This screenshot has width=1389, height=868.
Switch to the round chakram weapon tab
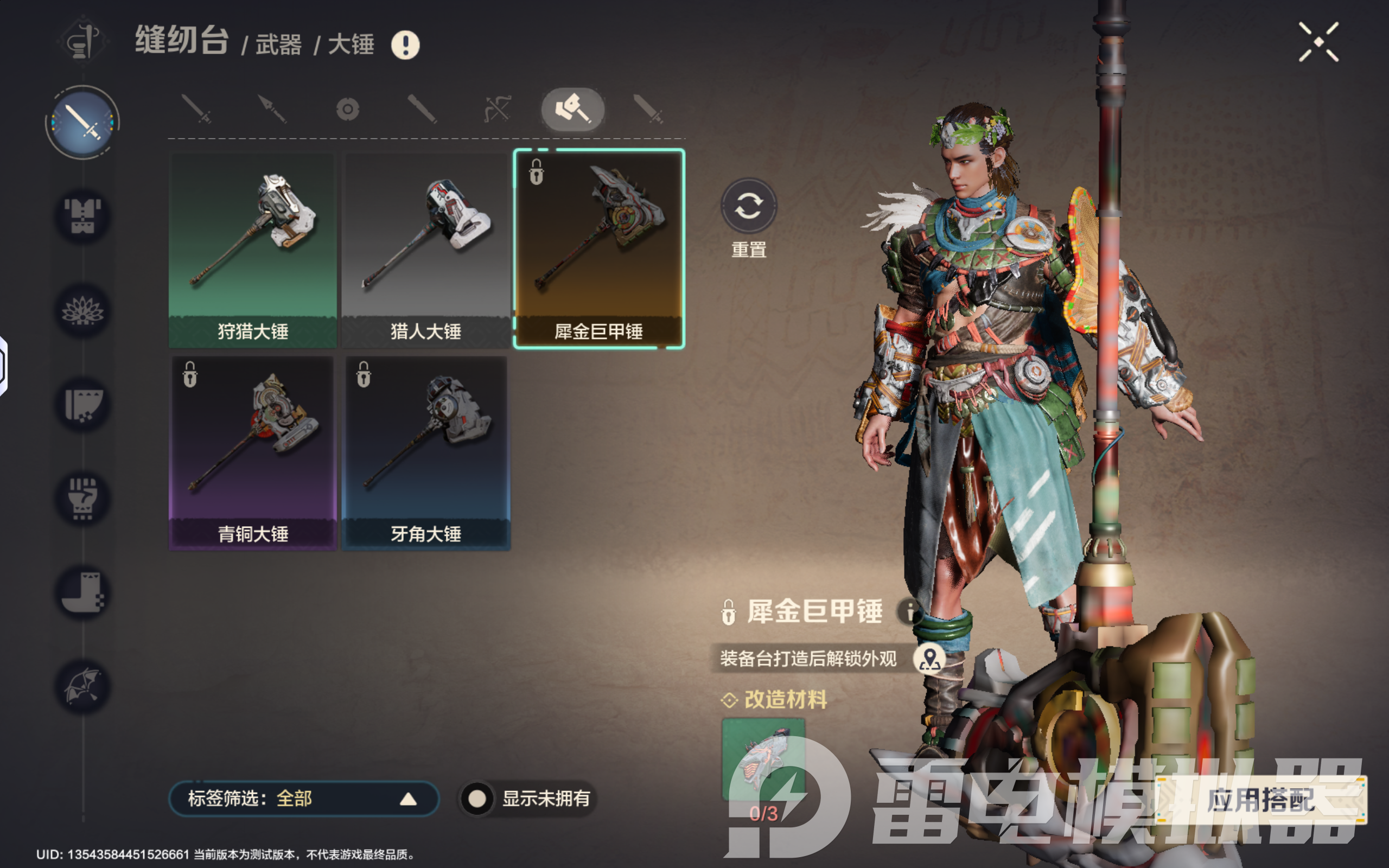point(348,109)
